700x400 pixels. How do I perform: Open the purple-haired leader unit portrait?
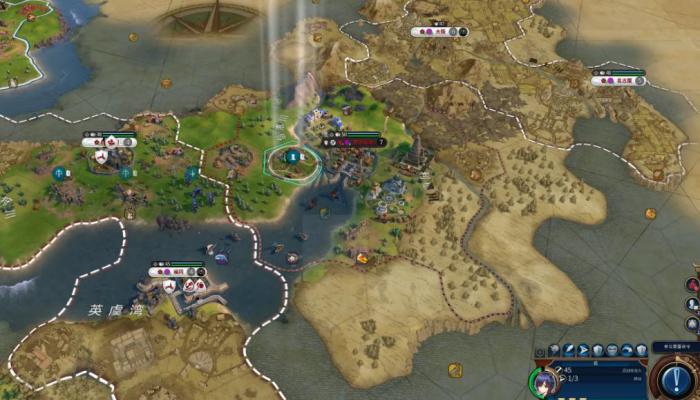[542, 381]
